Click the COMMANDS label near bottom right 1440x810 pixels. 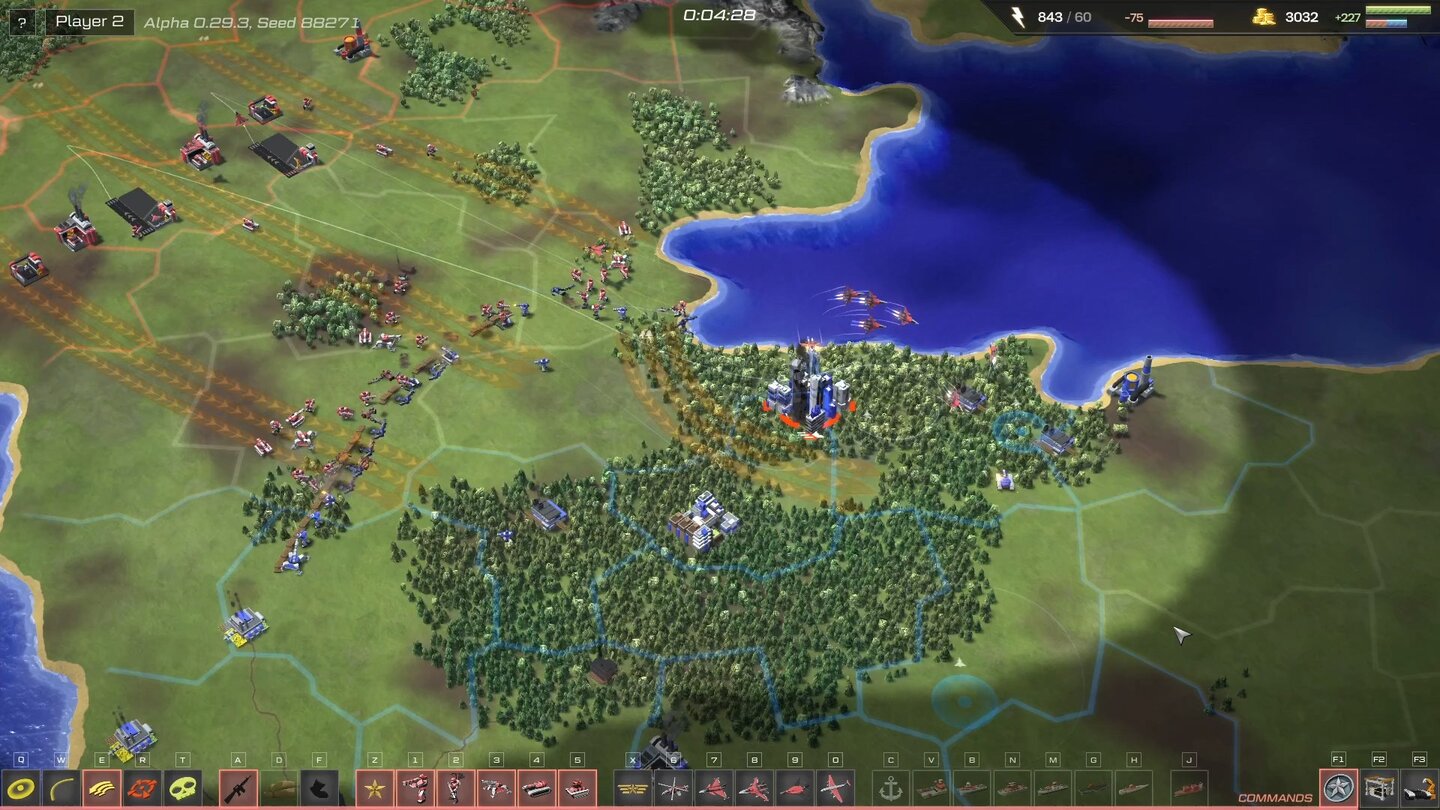click(1275, 796)
